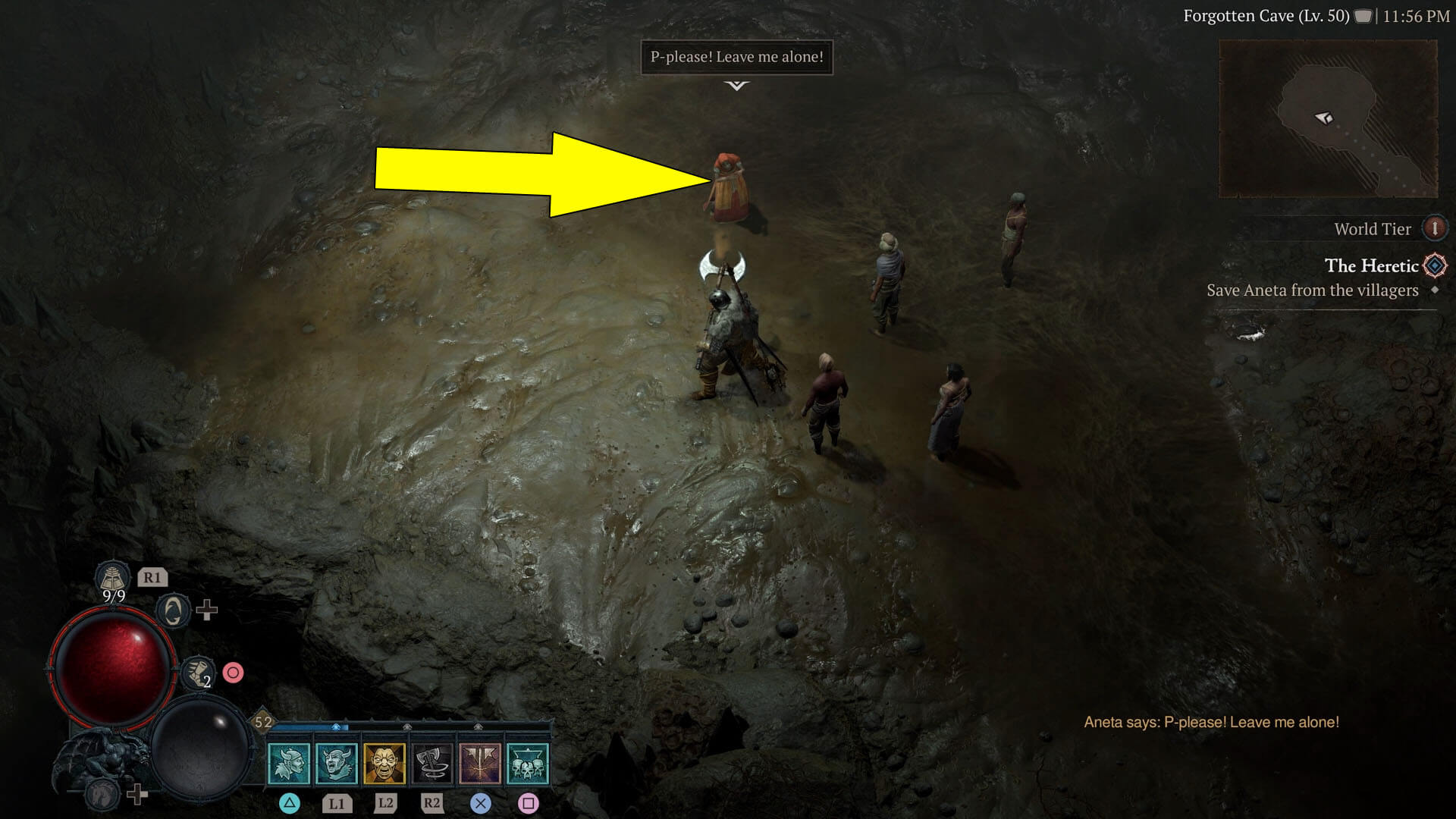Screen dimensions: 1456x819
Task: Click the first blue shout skill icon
Action: point(290,764)
